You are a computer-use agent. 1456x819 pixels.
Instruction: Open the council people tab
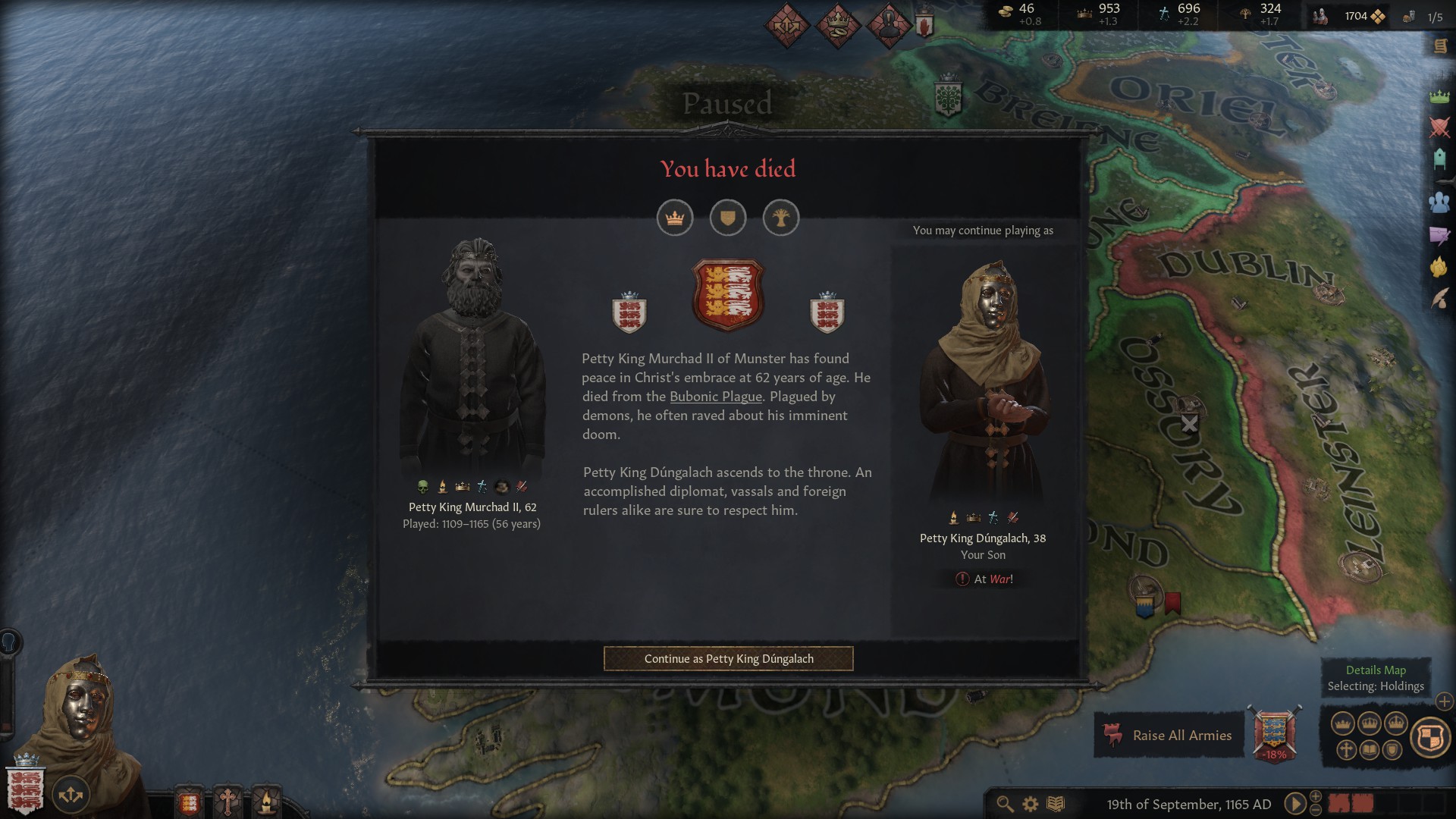pyautogui.click(x=1439, y=202)
